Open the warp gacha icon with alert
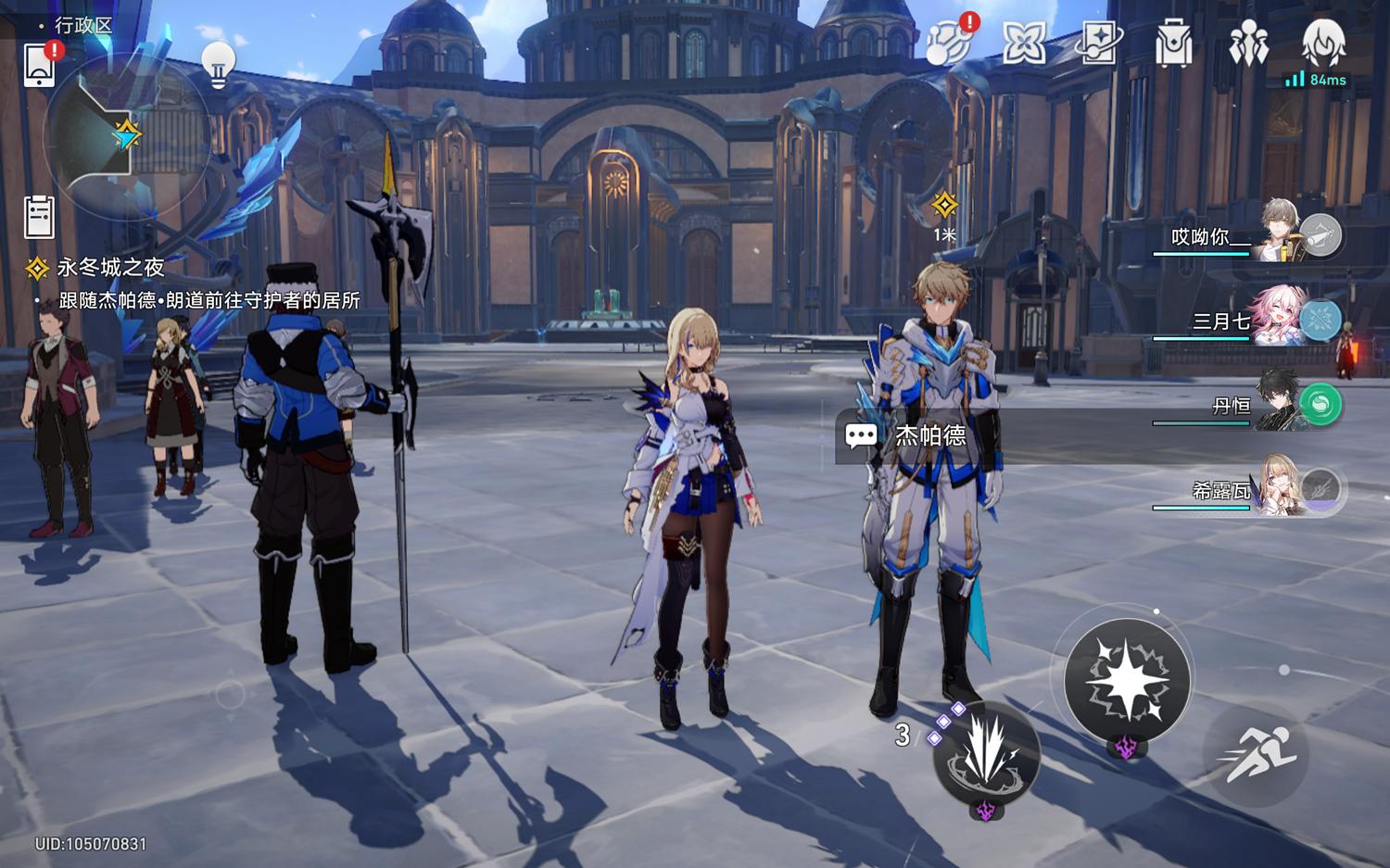The image size is (1390, 868). click(x=949, y=43)
